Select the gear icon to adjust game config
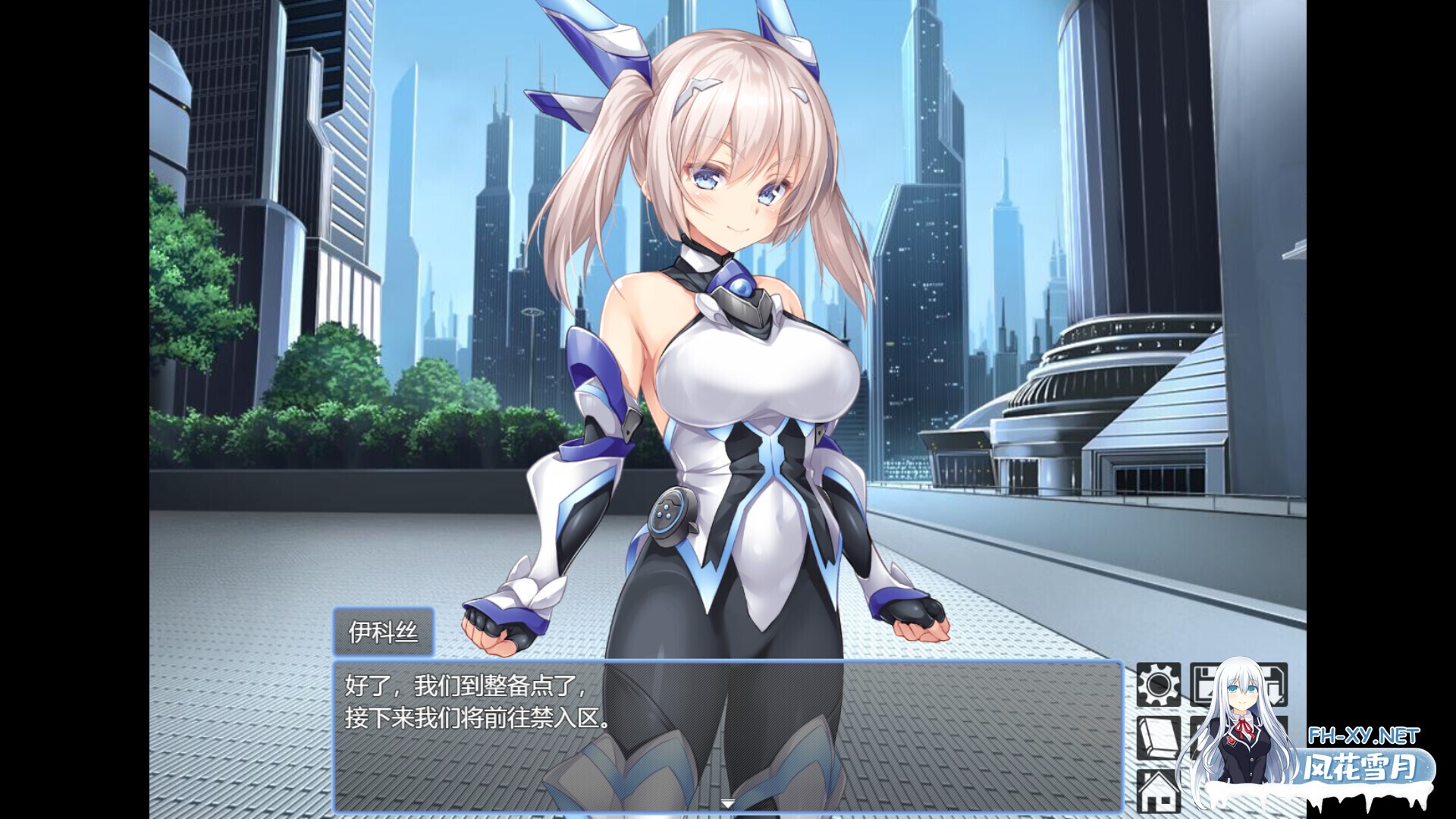The height and width of the screenshot is (819, 1456). (1158, 685)
